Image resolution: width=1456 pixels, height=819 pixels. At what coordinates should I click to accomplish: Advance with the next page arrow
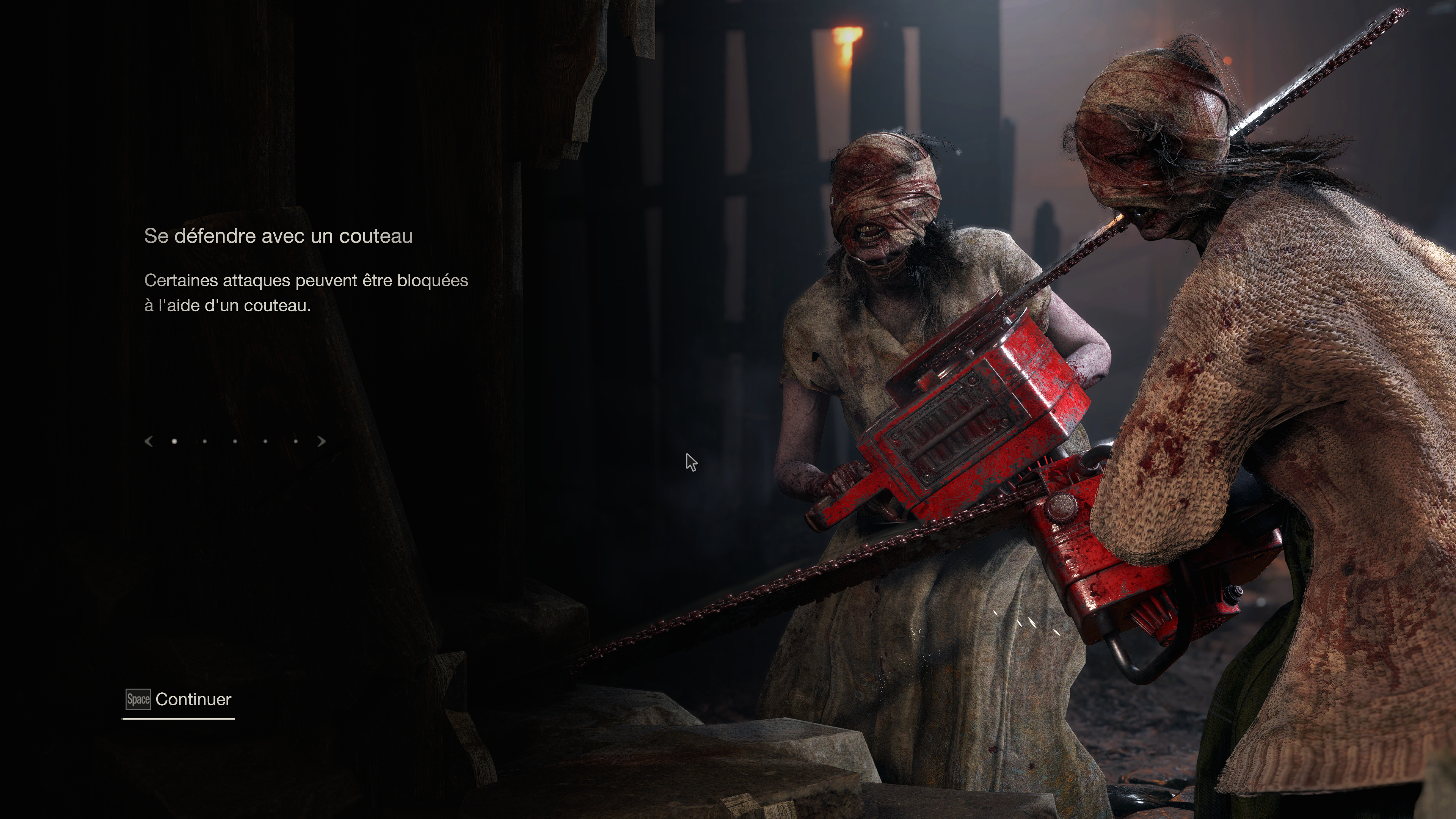coord(322,441)
